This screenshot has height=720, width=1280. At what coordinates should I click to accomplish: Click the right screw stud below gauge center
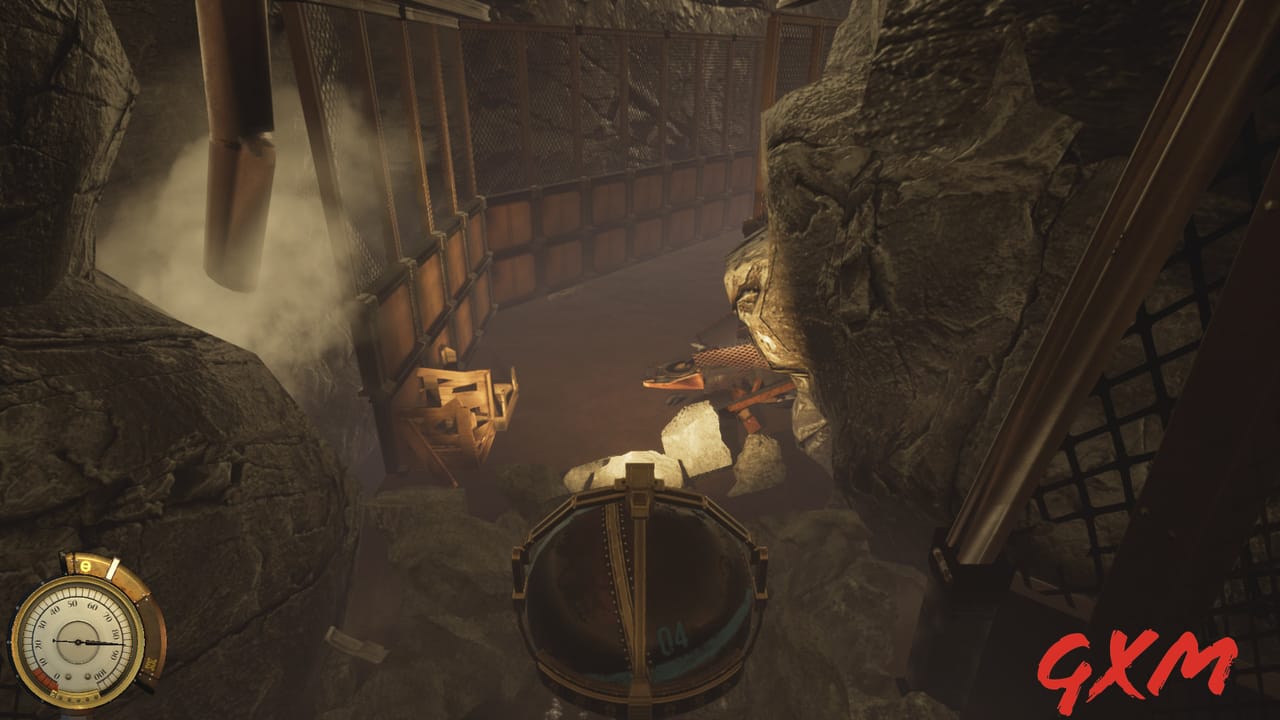(88, 676)
